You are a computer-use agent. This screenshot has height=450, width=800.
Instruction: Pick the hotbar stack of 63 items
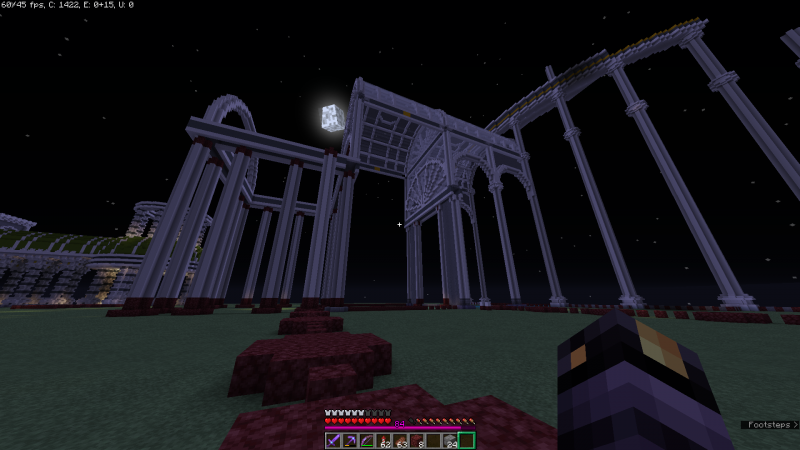400,440
